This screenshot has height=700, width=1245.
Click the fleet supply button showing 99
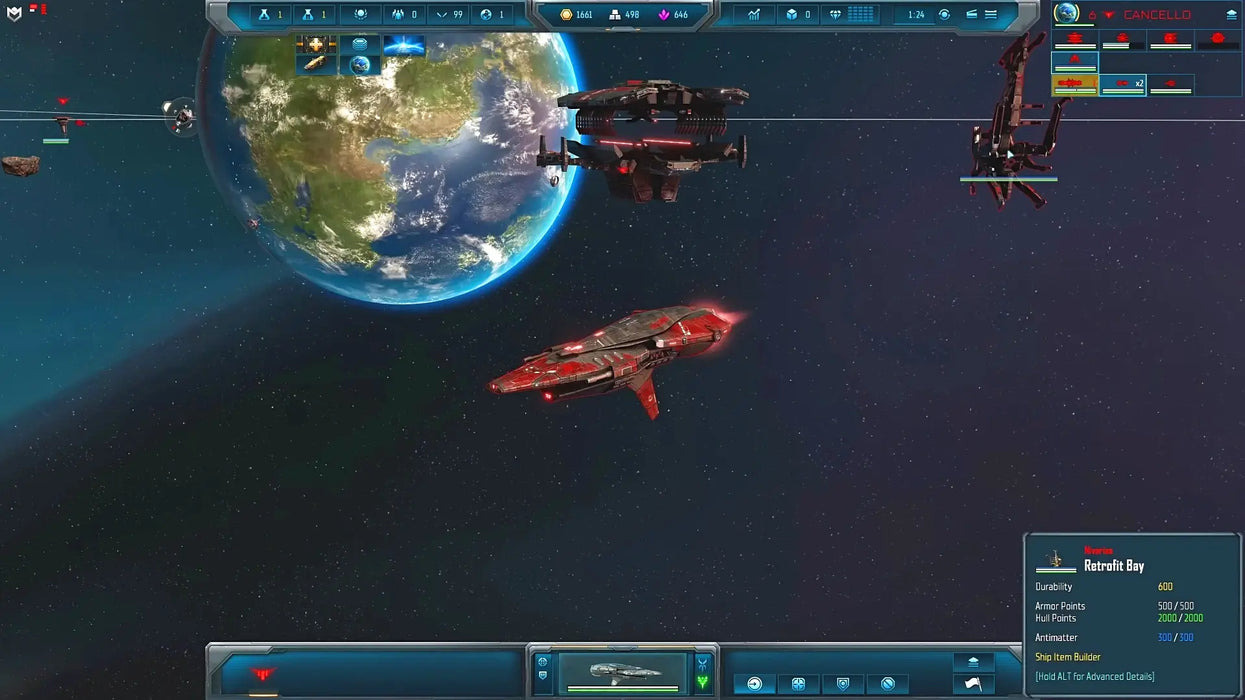coord(449,15)
